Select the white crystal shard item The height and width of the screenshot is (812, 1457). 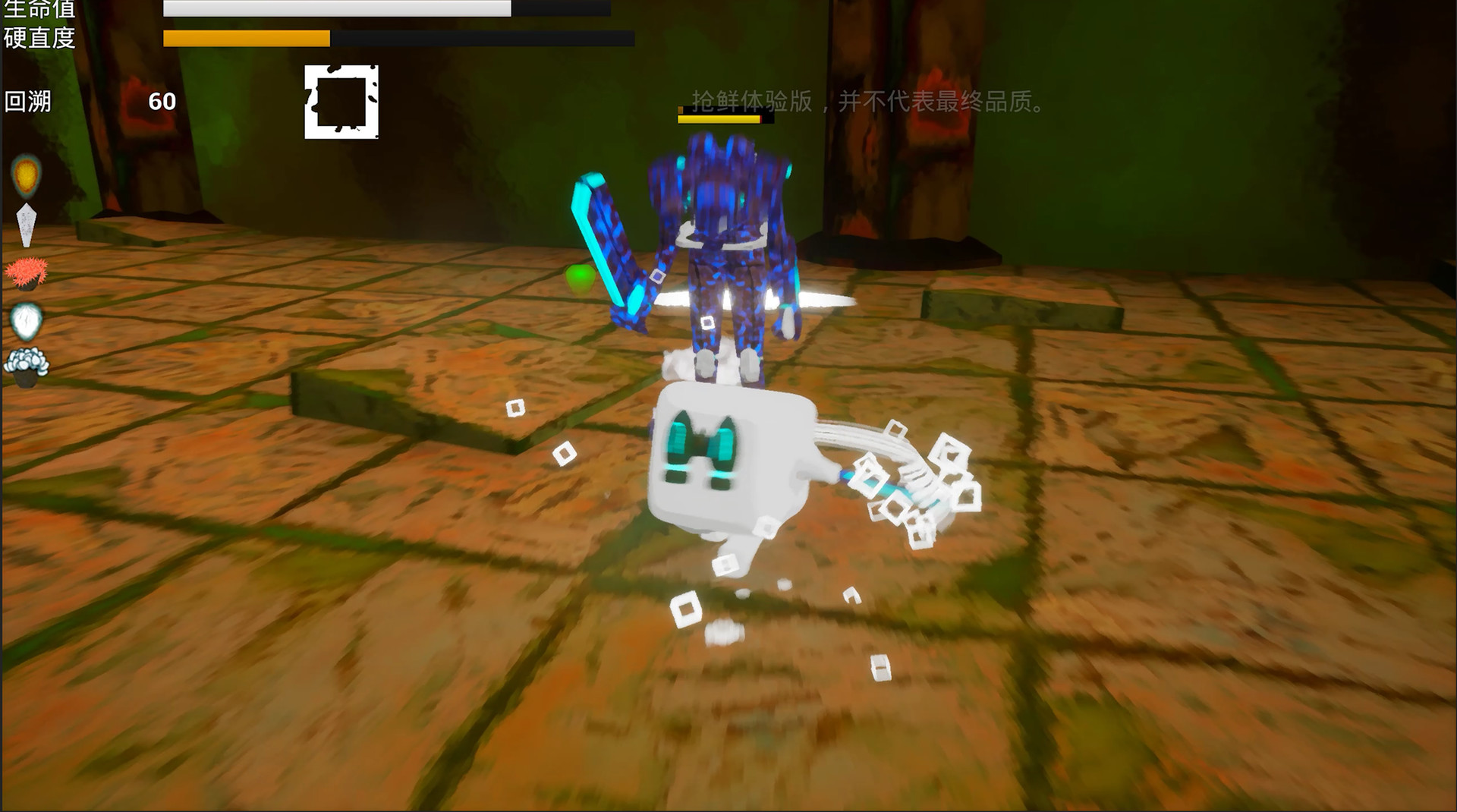tap(25, 224)
